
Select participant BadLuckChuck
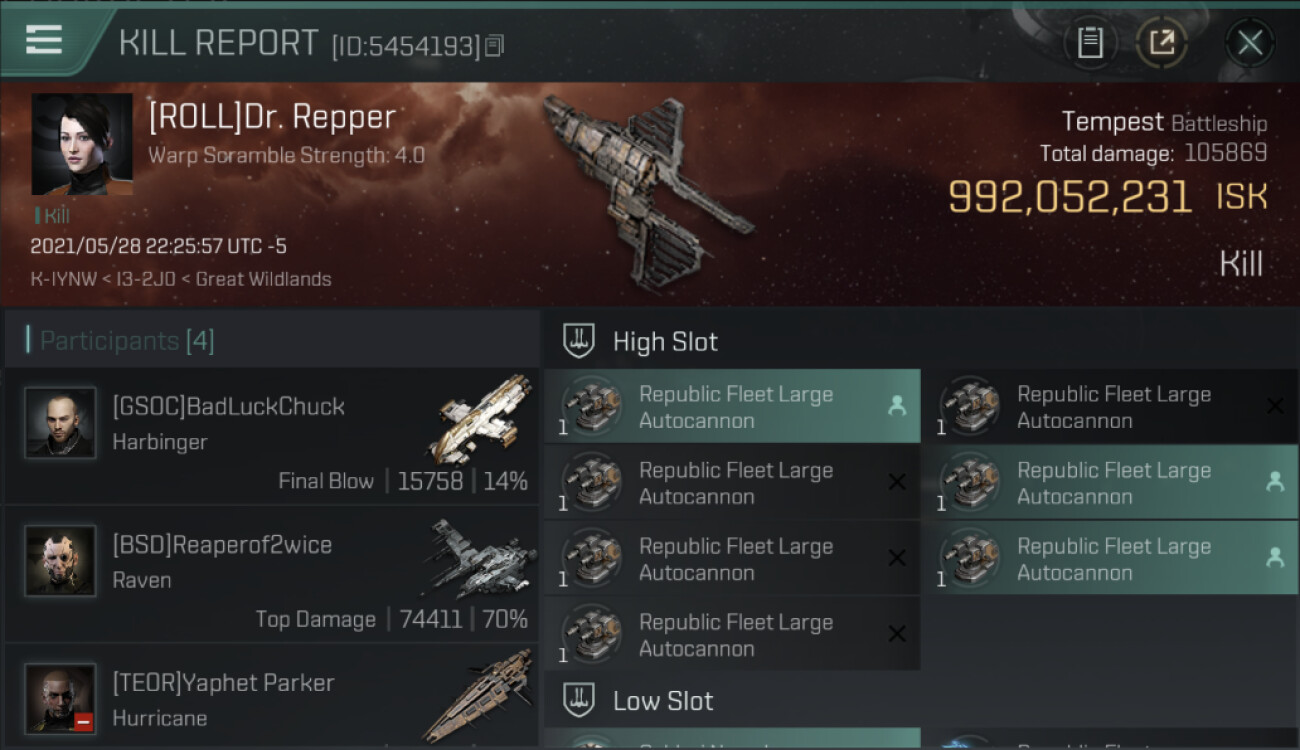coord(271,435)
